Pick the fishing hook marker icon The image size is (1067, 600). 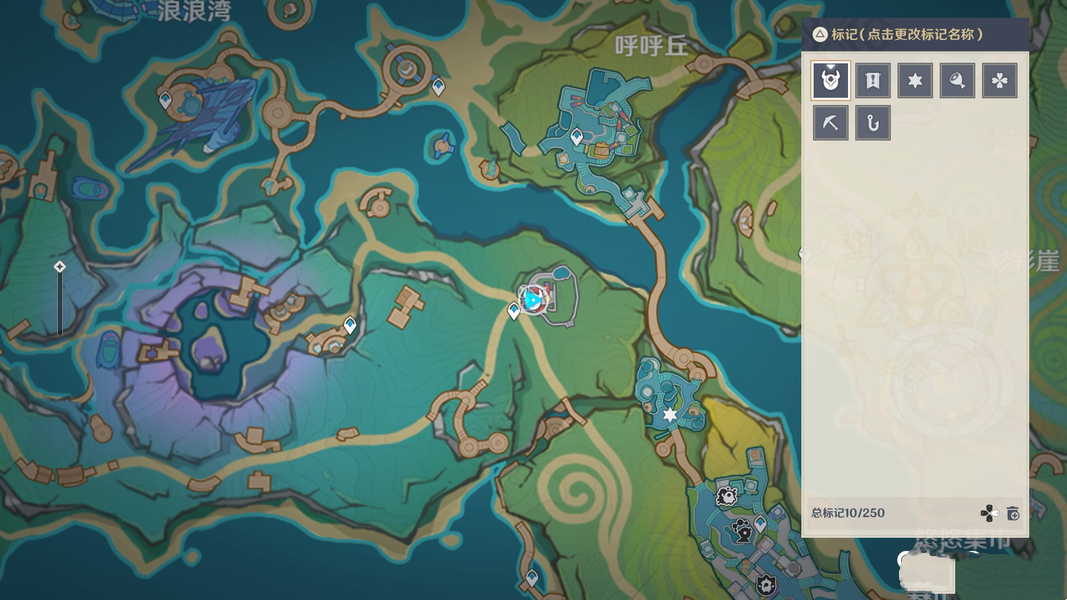point(873,123)
